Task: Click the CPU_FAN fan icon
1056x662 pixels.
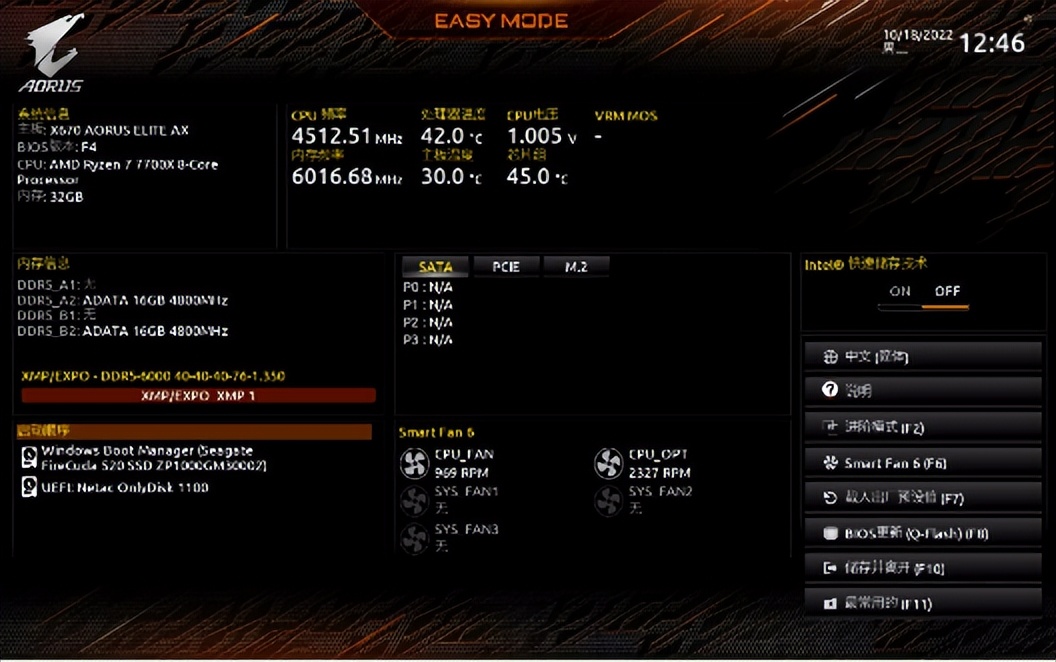Action: click(x=414, y=462)
